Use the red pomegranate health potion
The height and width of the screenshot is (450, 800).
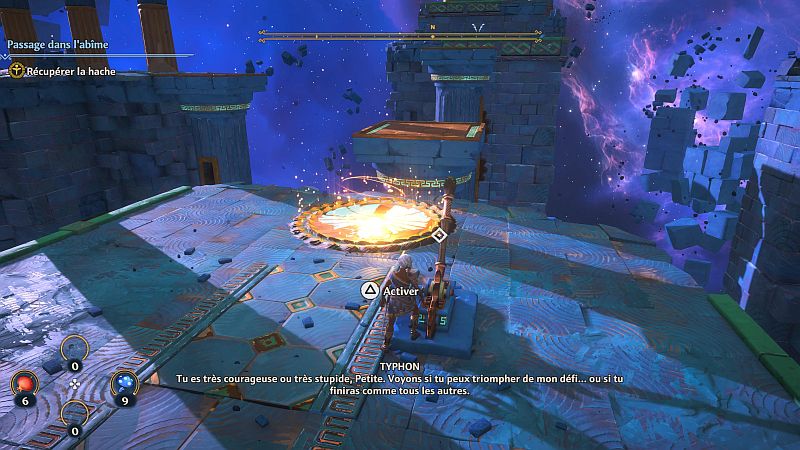(24, 383)
